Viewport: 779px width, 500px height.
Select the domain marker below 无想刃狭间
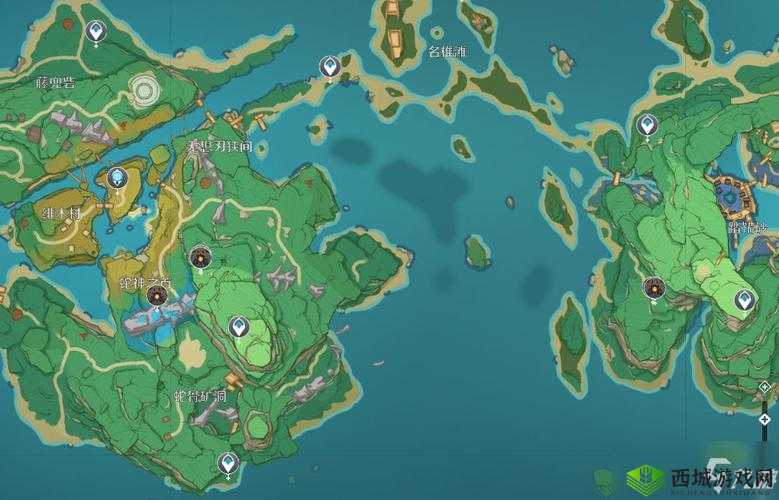tap(201, 258)
